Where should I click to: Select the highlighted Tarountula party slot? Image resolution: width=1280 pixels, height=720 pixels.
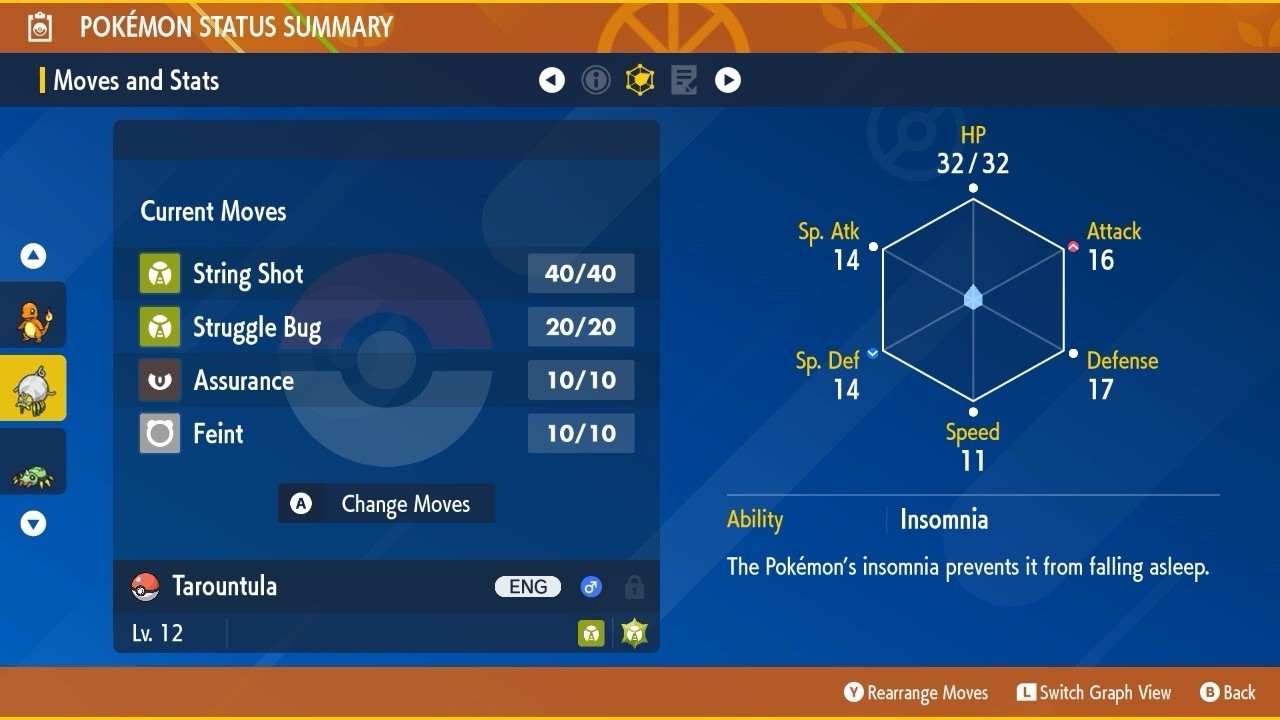(33, 388)
